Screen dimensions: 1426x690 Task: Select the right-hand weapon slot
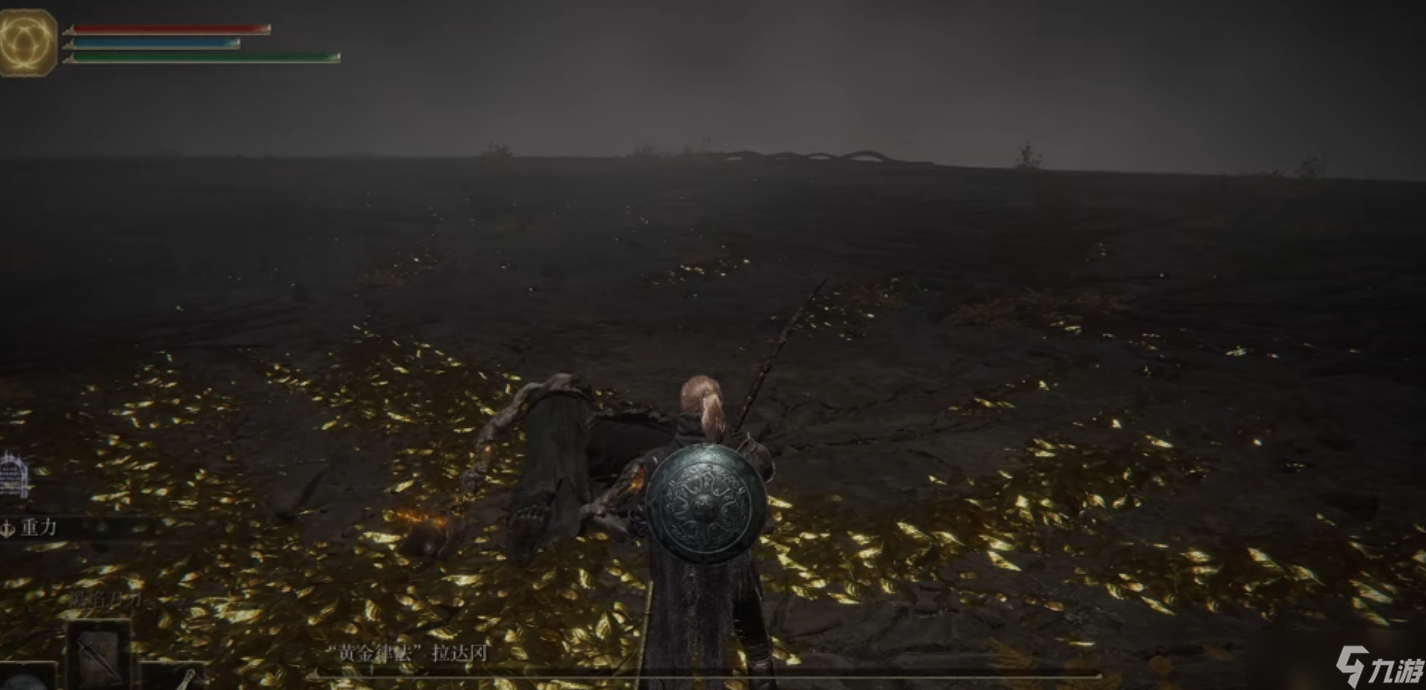pyautogui.click(x=176, y=678)
